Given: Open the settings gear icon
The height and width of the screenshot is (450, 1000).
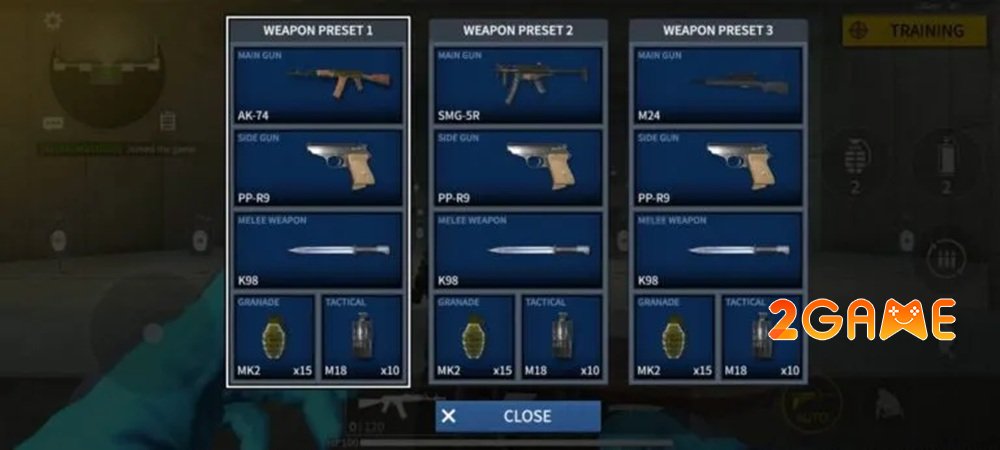Looking at the screenshot, I should click(x=53, y=20).
